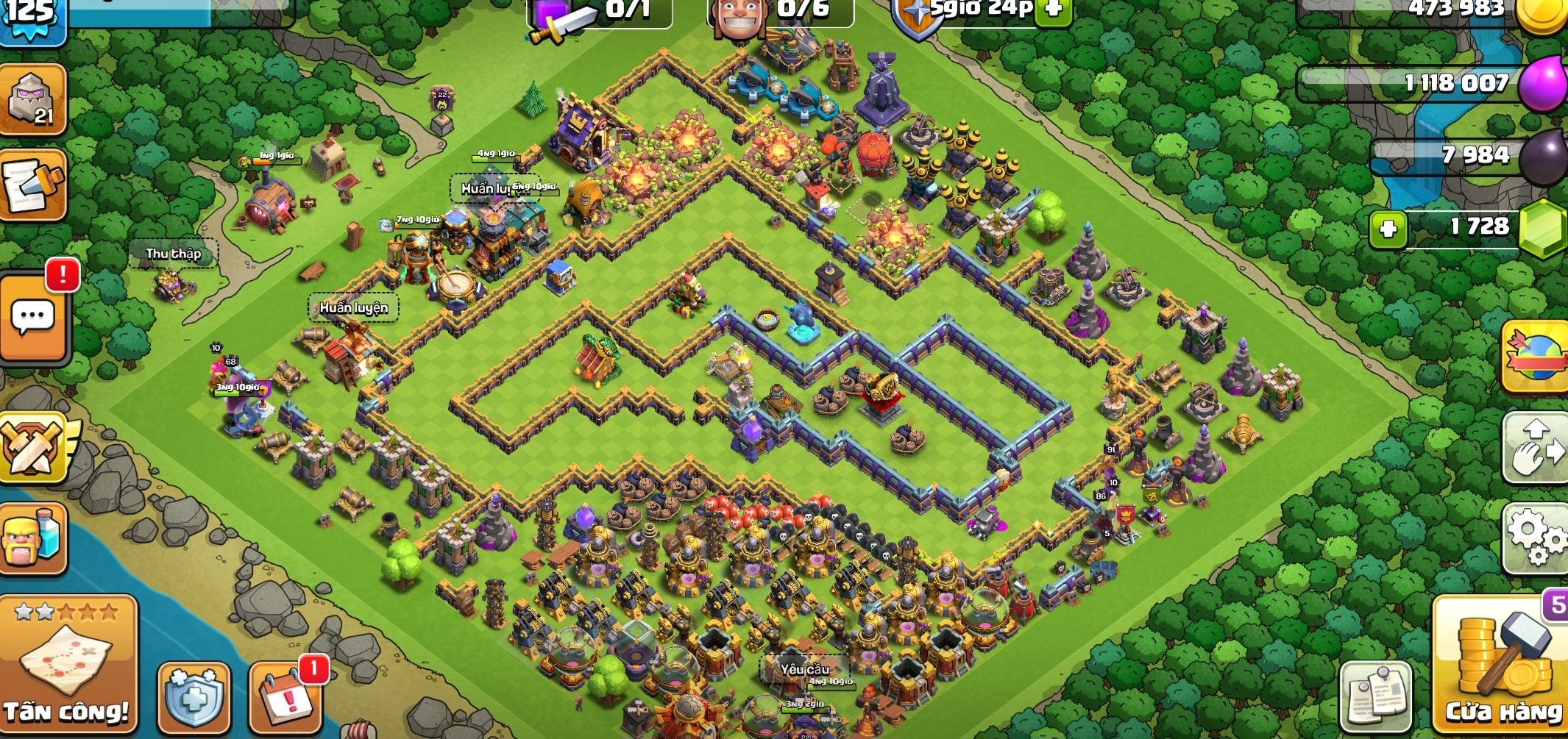Open the calendar events button
Viewport: 1568px width, 739px height.
(287, 699)
